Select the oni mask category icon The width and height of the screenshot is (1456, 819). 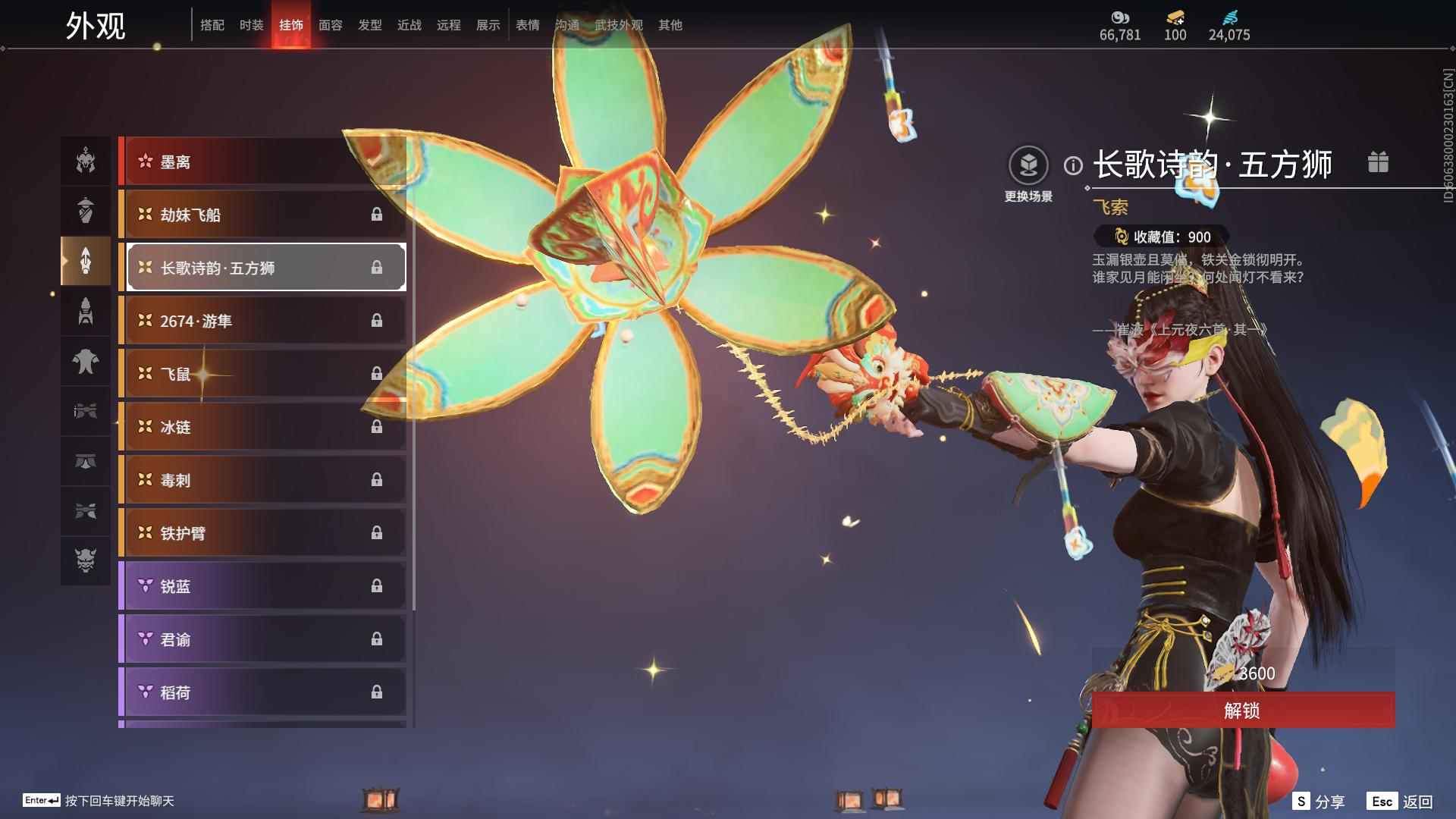point(86,560)
